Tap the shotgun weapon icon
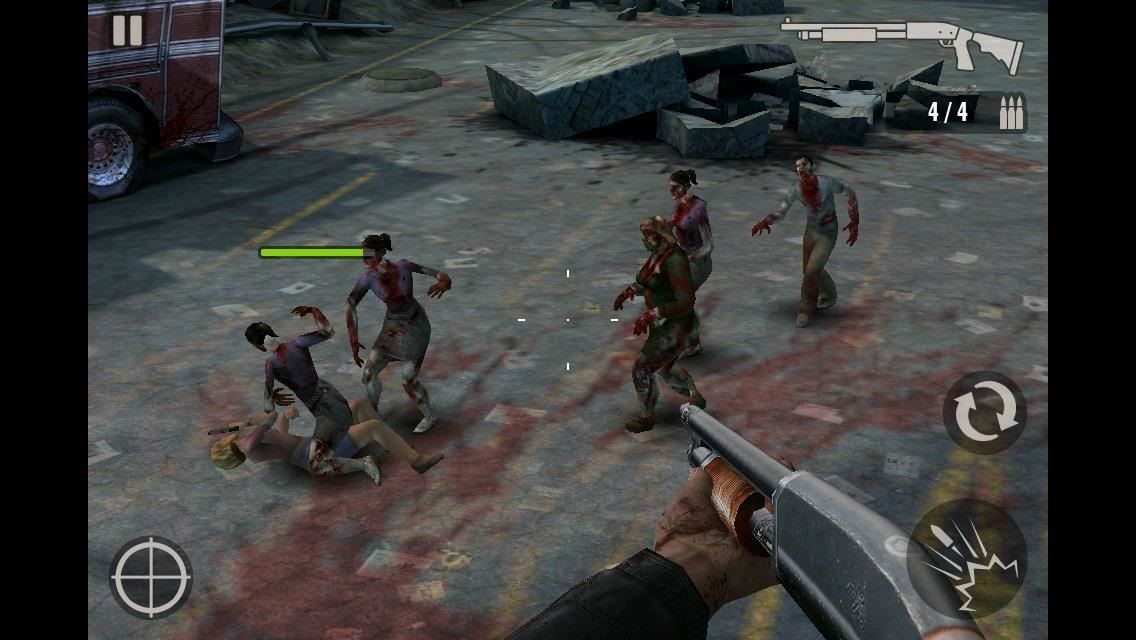1136x640 pixels. pyautogui.click(x=902, y=44)
